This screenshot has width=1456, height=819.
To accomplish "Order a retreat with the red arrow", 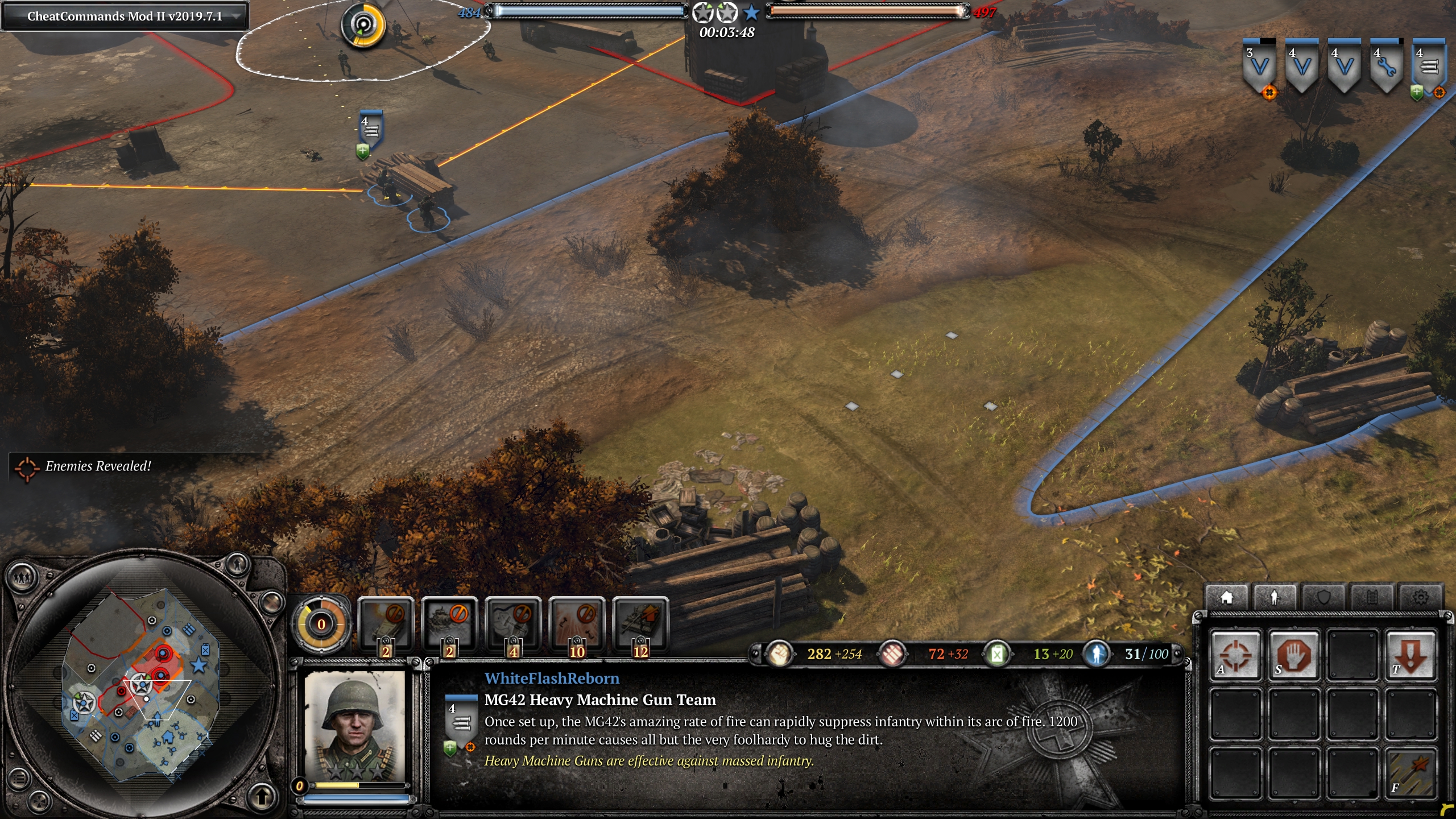I will pyautogui.click(x=1410, y=655).
